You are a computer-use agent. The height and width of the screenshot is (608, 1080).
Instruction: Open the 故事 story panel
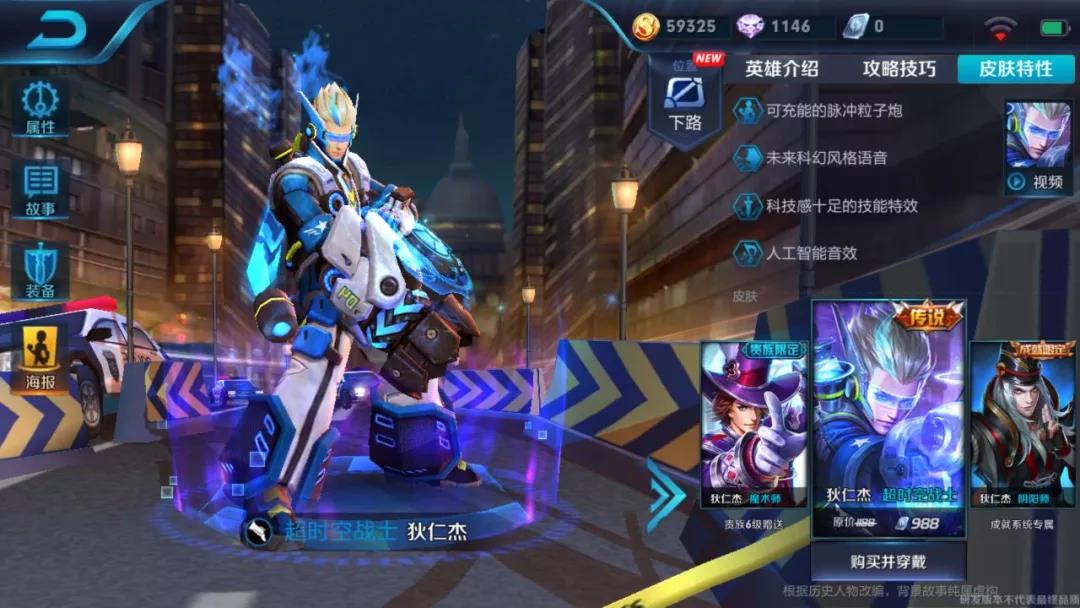tap(40, 190)
